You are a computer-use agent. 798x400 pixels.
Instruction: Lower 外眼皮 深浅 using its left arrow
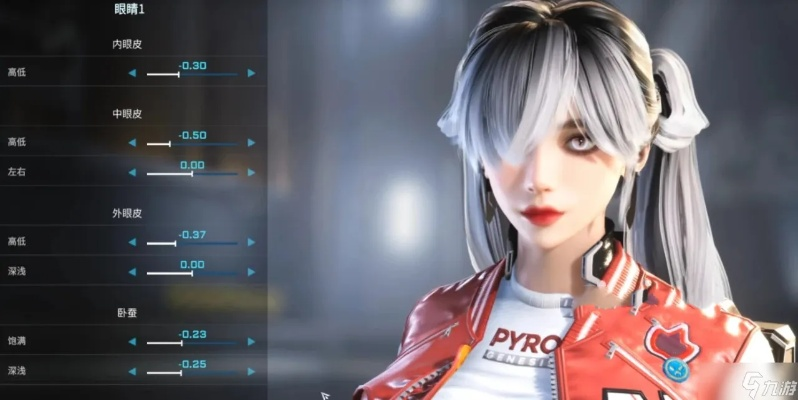[132, 272]
